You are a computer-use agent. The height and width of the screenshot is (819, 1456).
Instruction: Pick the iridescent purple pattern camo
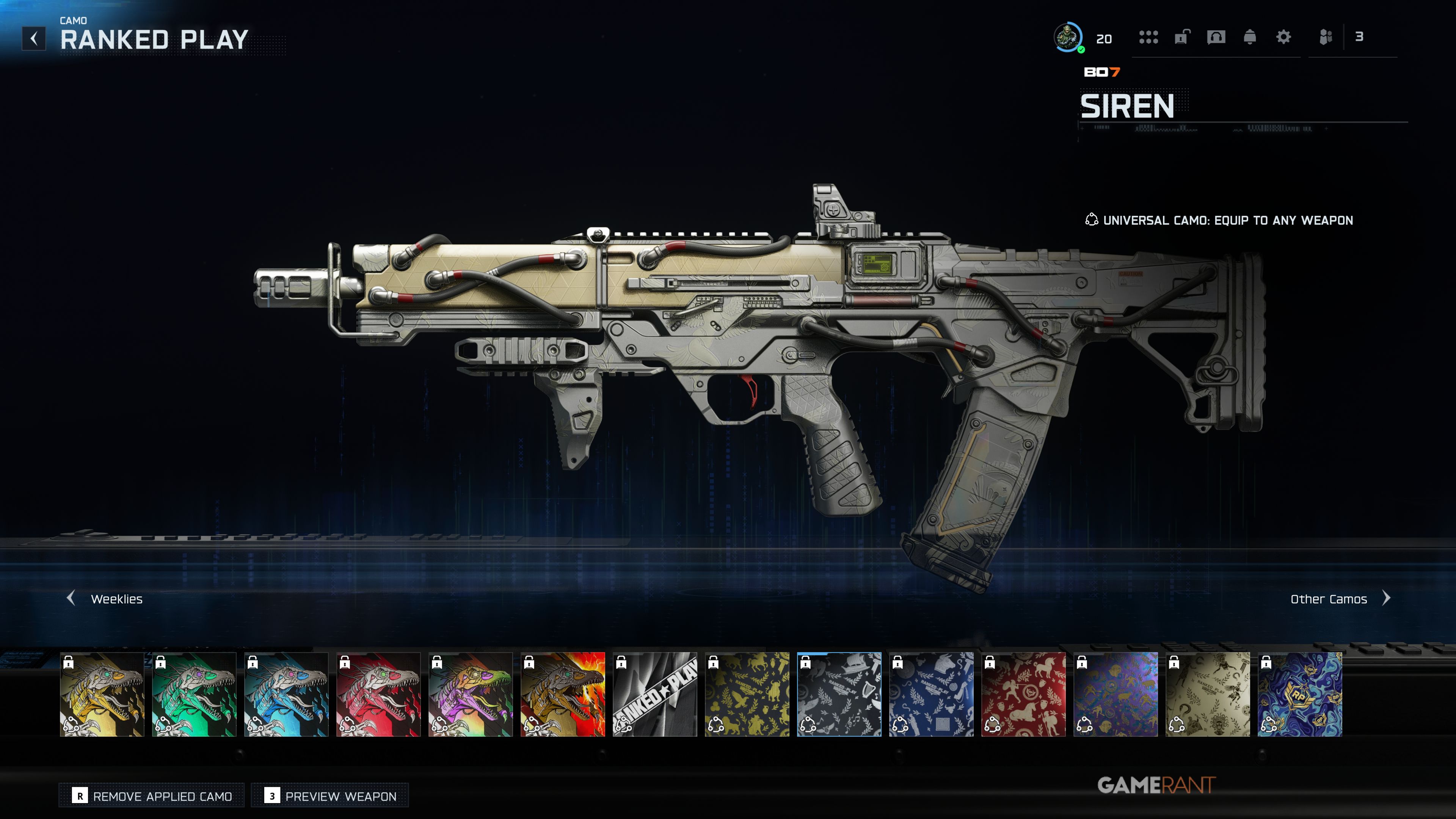1115,694
